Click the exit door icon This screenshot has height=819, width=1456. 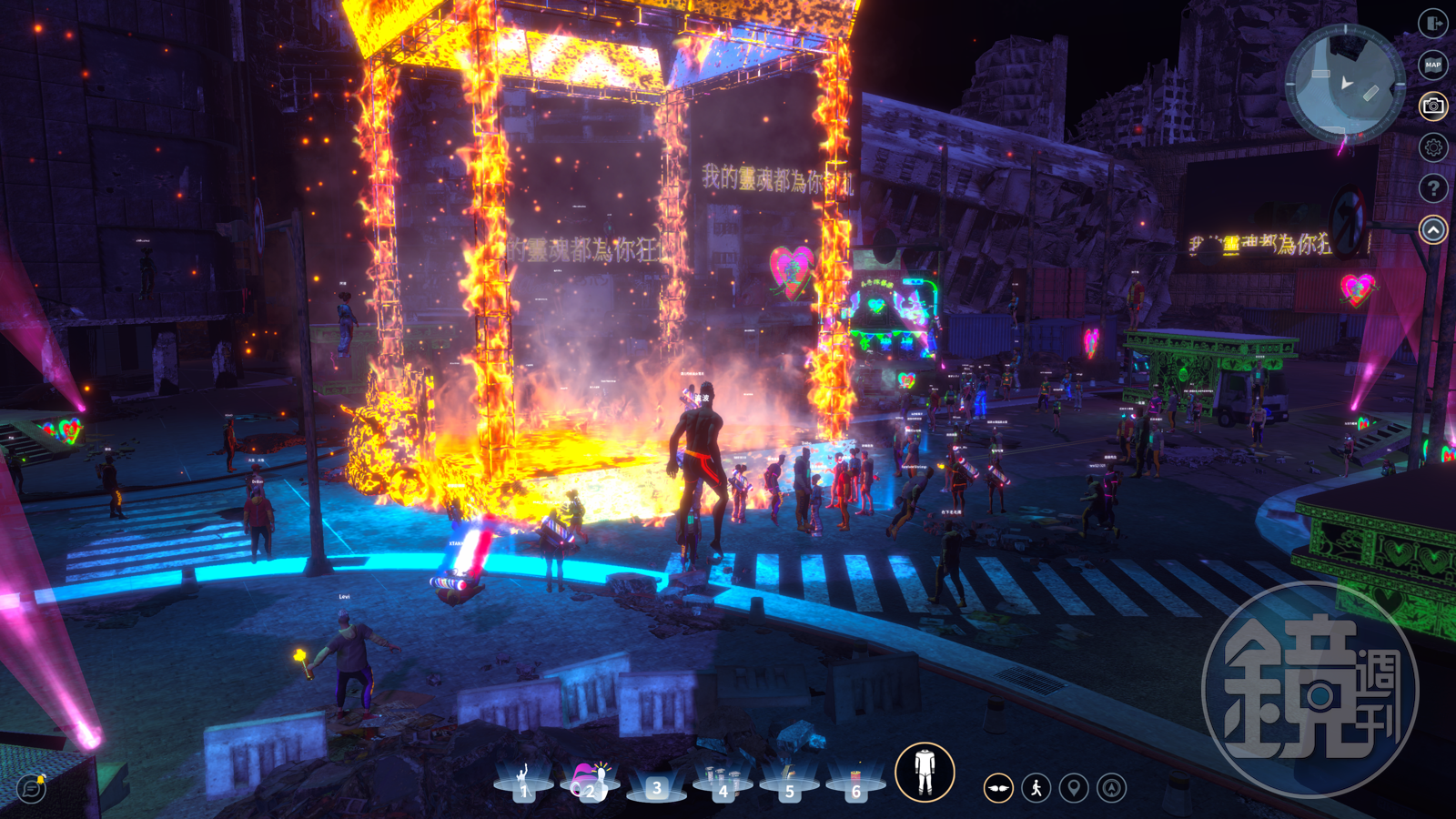coord(1433,24)
